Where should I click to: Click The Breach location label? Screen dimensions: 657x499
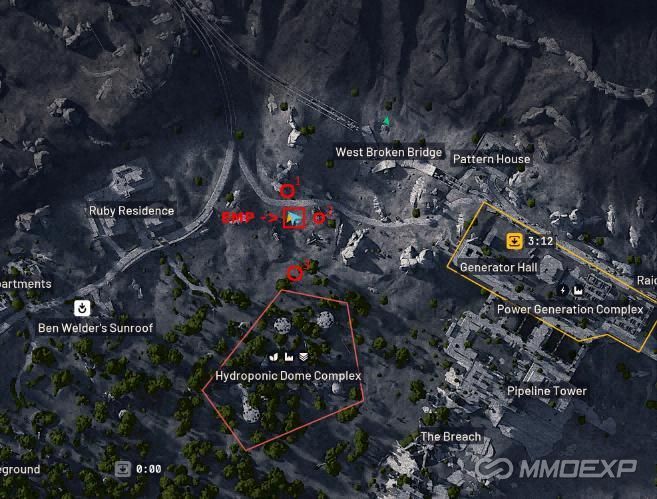450,437
